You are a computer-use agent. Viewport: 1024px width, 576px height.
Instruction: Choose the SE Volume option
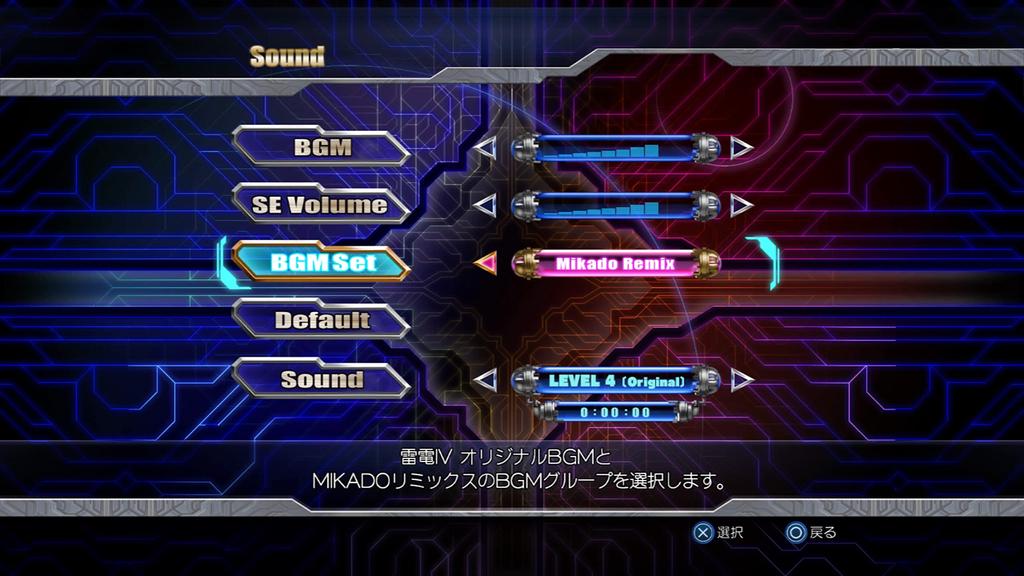(322, 205)
